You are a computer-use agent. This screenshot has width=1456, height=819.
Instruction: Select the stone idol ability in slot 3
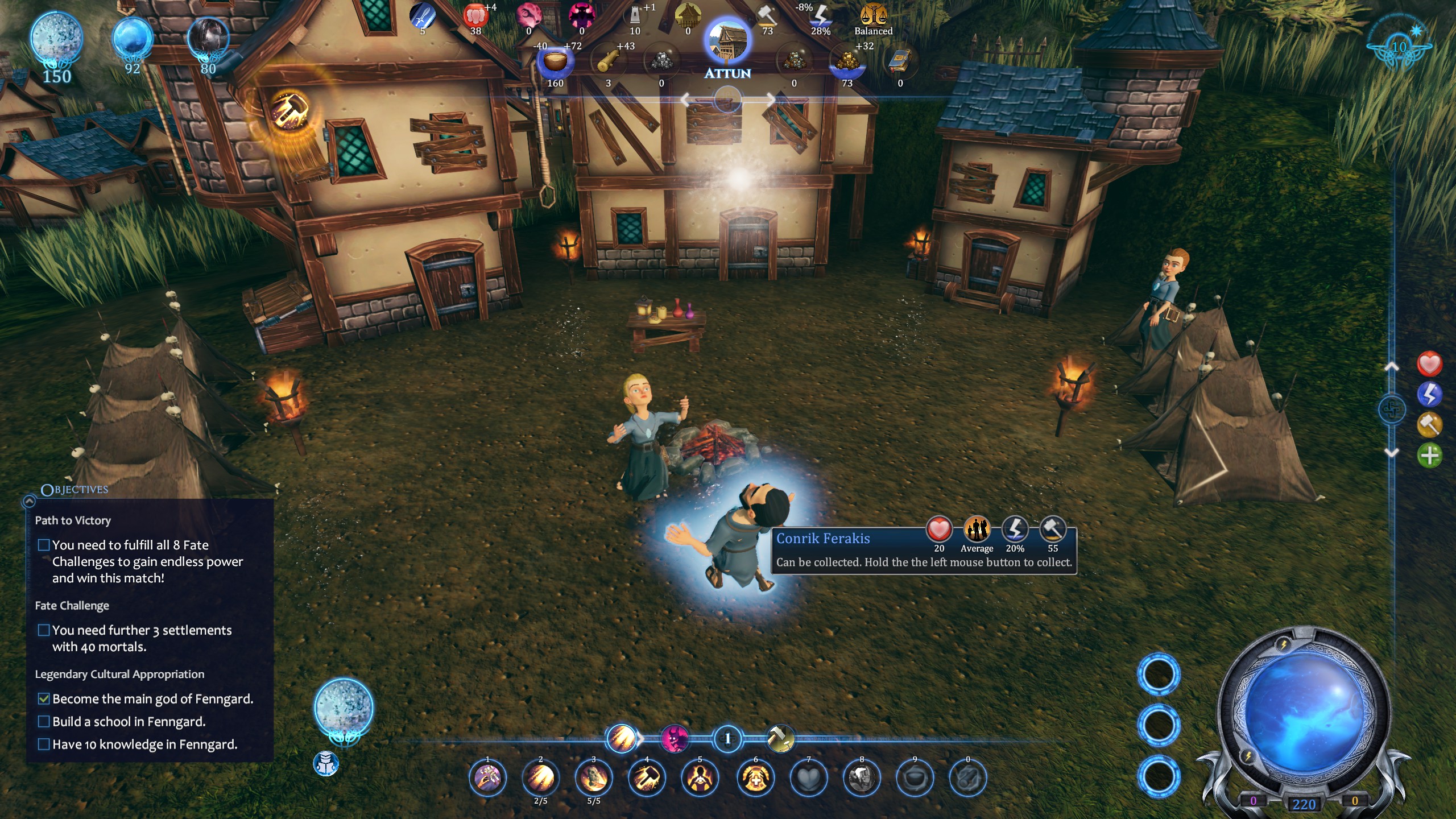point(593,778)
